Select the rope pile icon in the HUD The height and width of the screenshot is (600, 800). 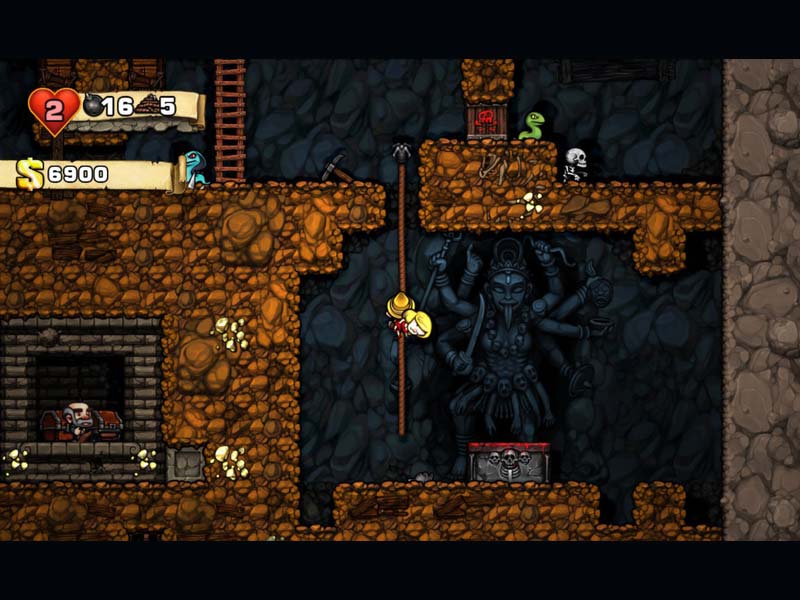[146, 105]
